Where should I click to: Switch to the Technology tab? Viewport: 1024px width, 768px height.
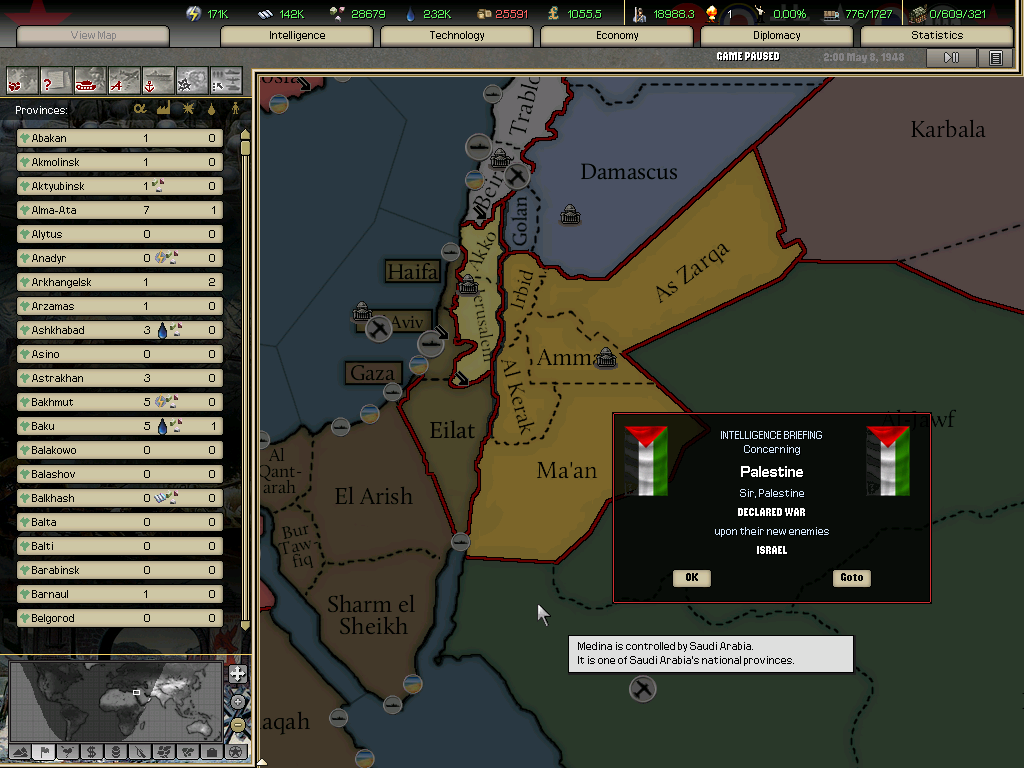[457, 36]
